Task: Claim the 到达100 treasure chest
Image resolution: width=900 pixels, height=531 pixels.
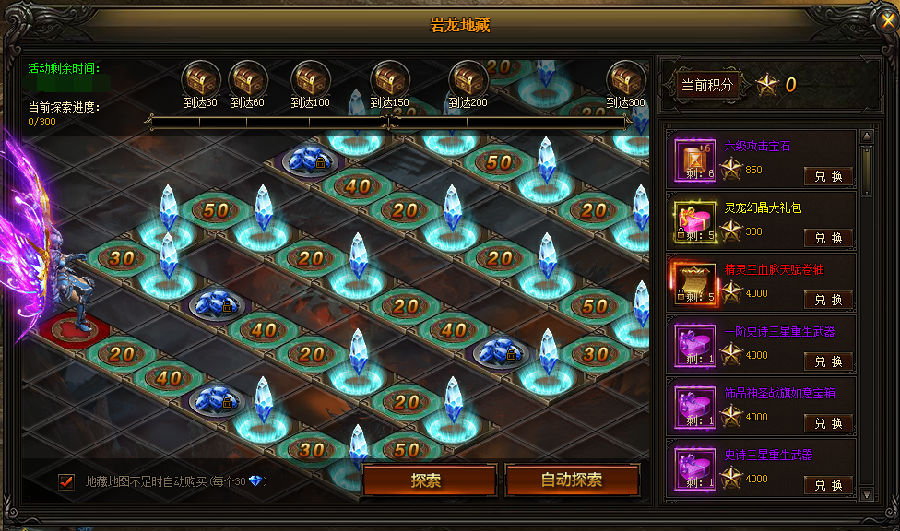Action: [x=309, y=78]
